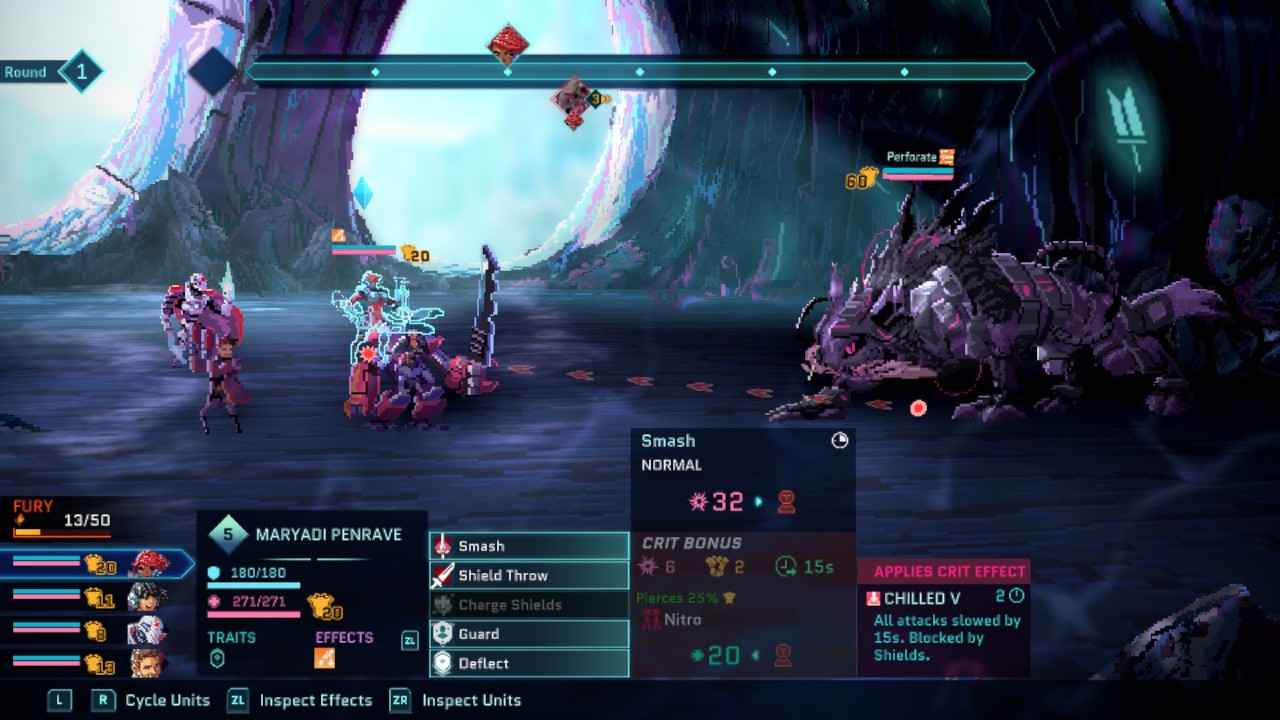Select the white-helmeted party member portrait
Viewport: 1280px width, 720px height.
[x=147, y=630]
